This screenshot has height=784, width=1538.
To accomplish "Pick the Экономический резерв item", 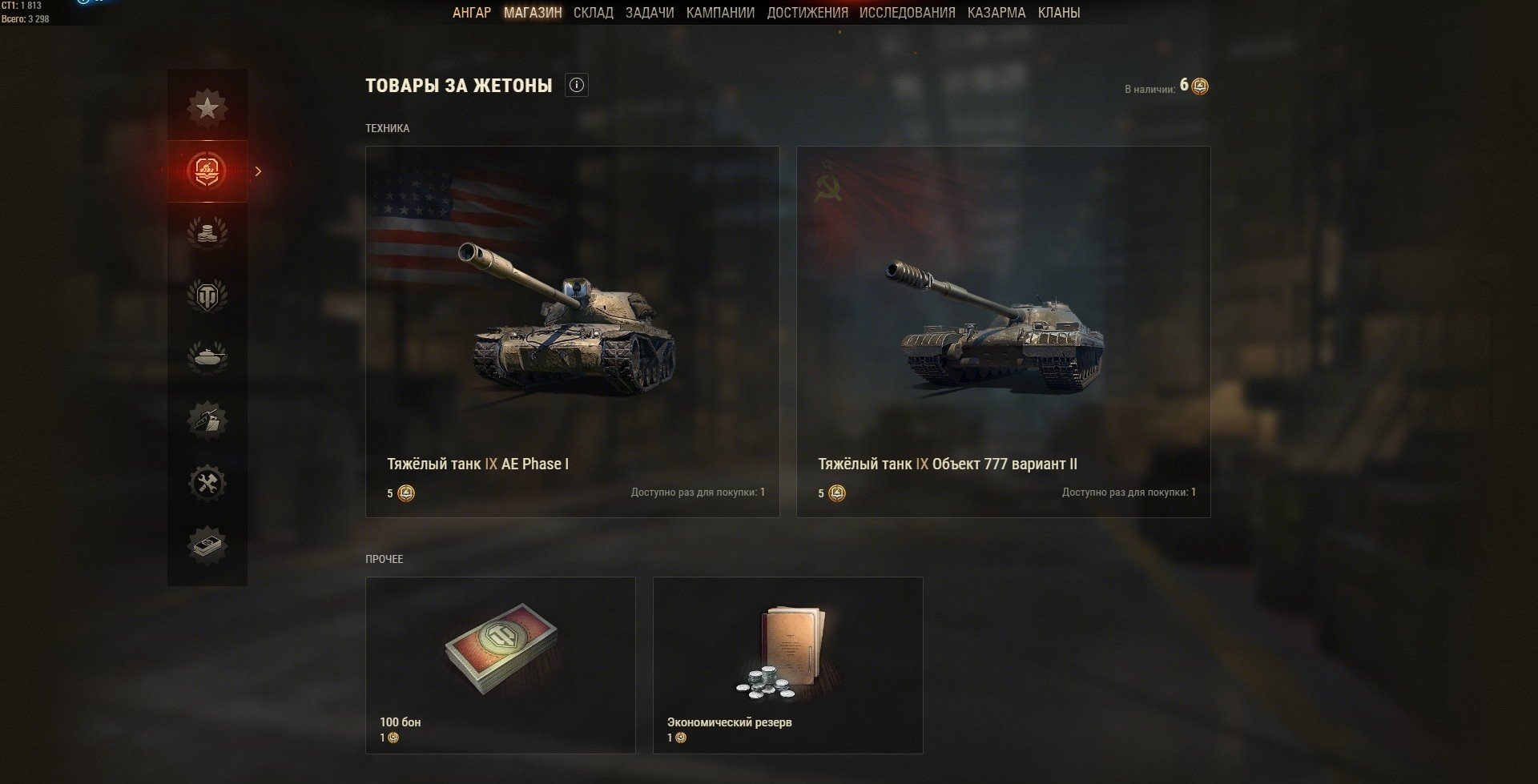I will pos(787,665).
